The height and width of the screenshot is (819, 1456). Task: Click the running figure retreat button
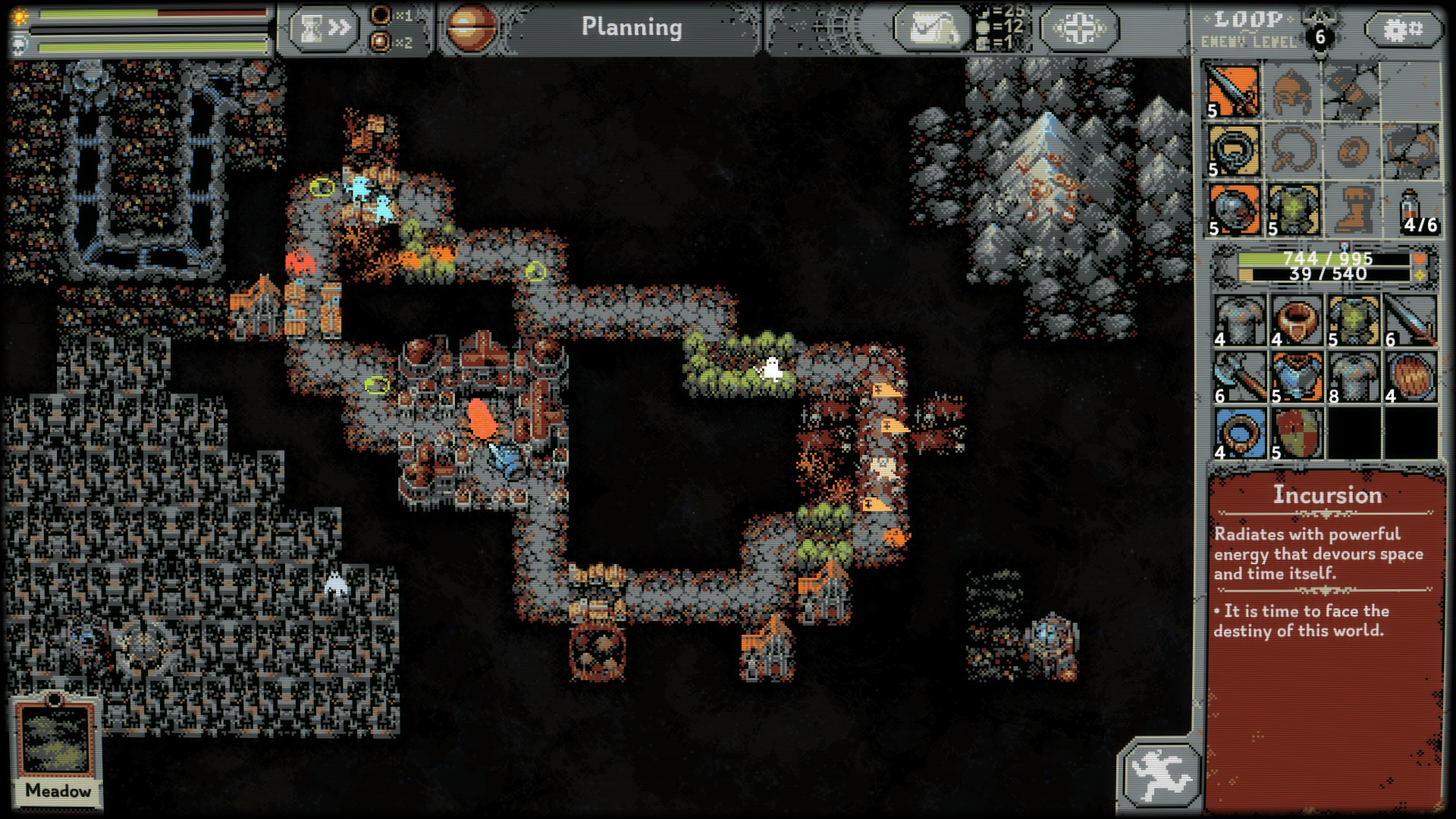[1159, 773]
